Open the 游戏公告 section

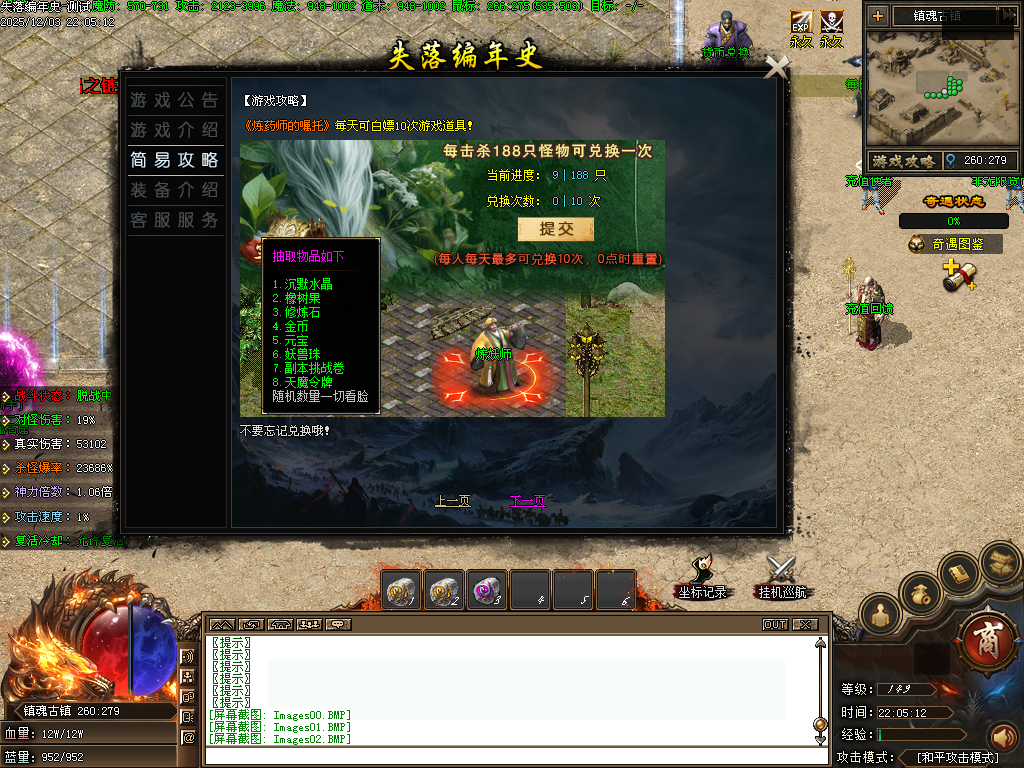[174, 100]
